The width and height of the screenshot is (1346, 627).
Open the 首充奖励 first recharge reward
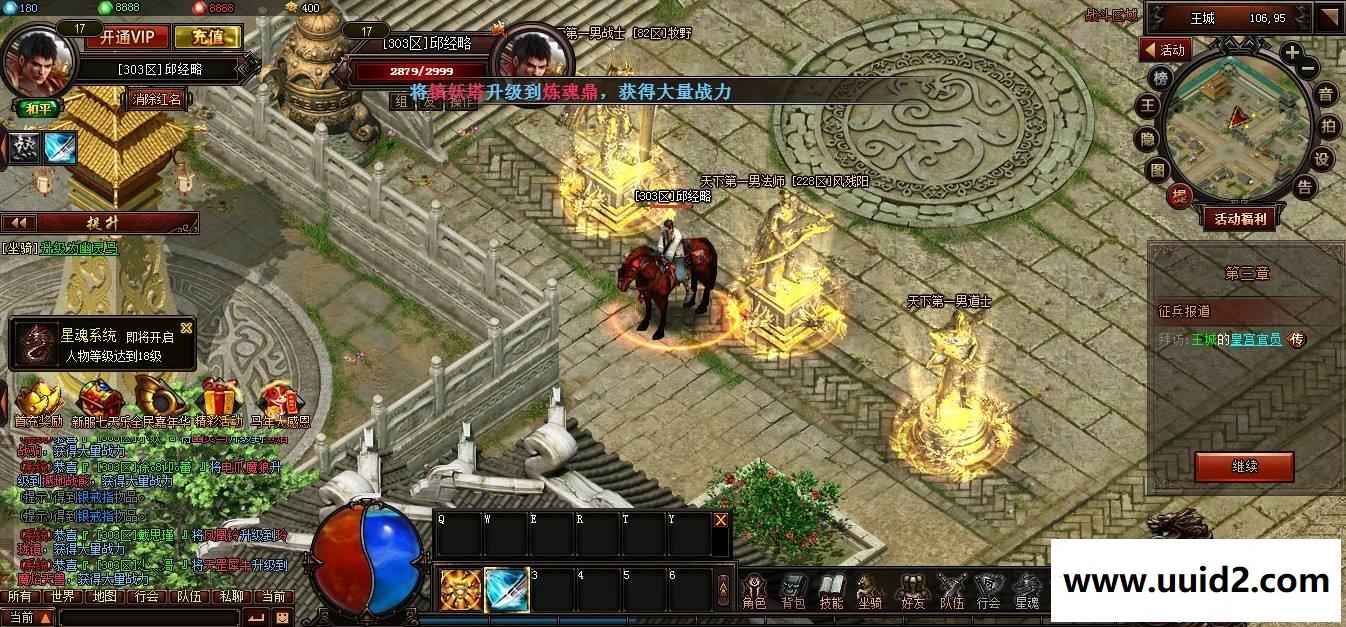tap(38, 405)
